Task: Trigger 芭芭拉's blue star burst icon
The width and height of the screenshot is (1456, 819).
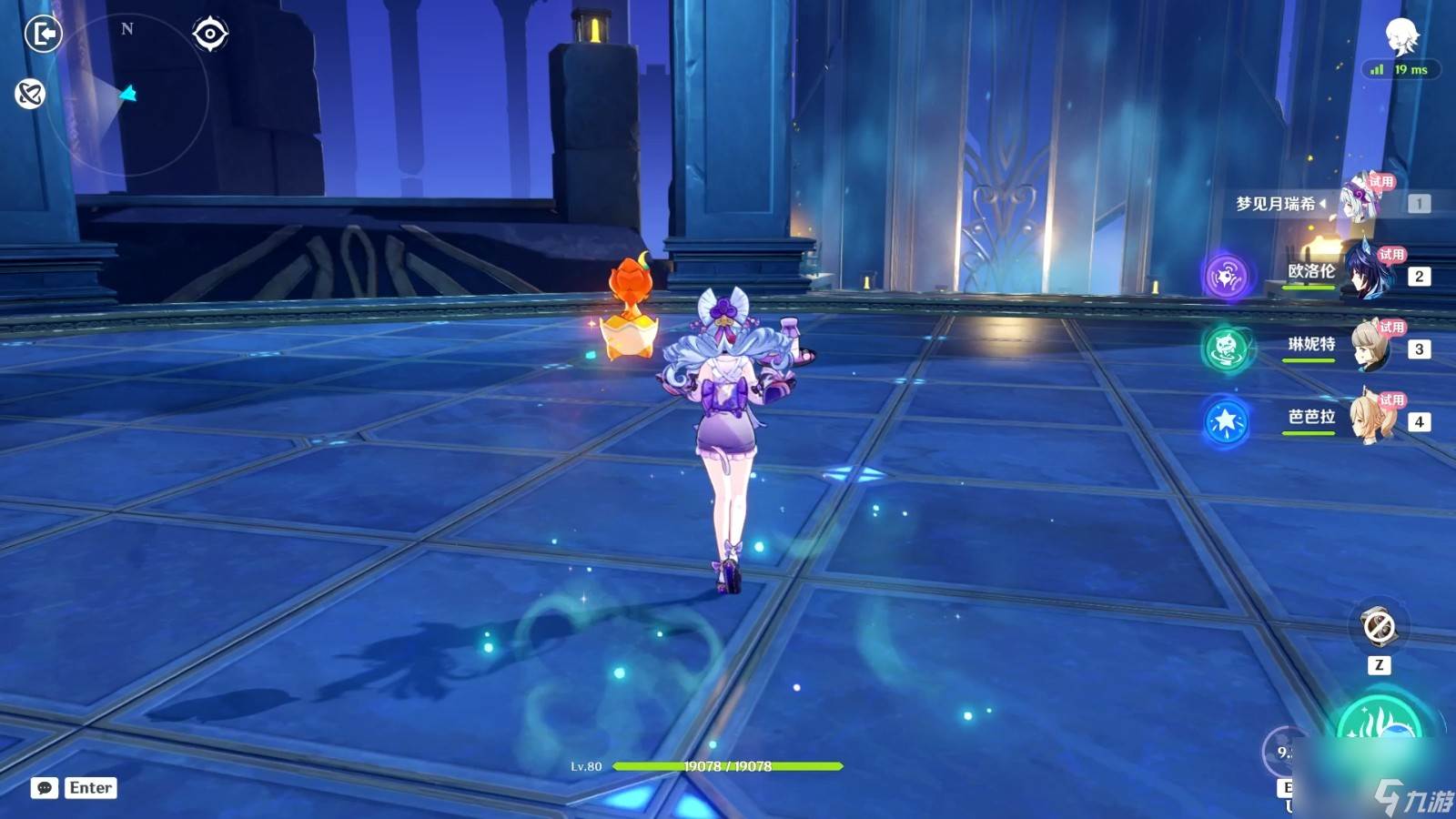Action: click(x=1226, y=421)
